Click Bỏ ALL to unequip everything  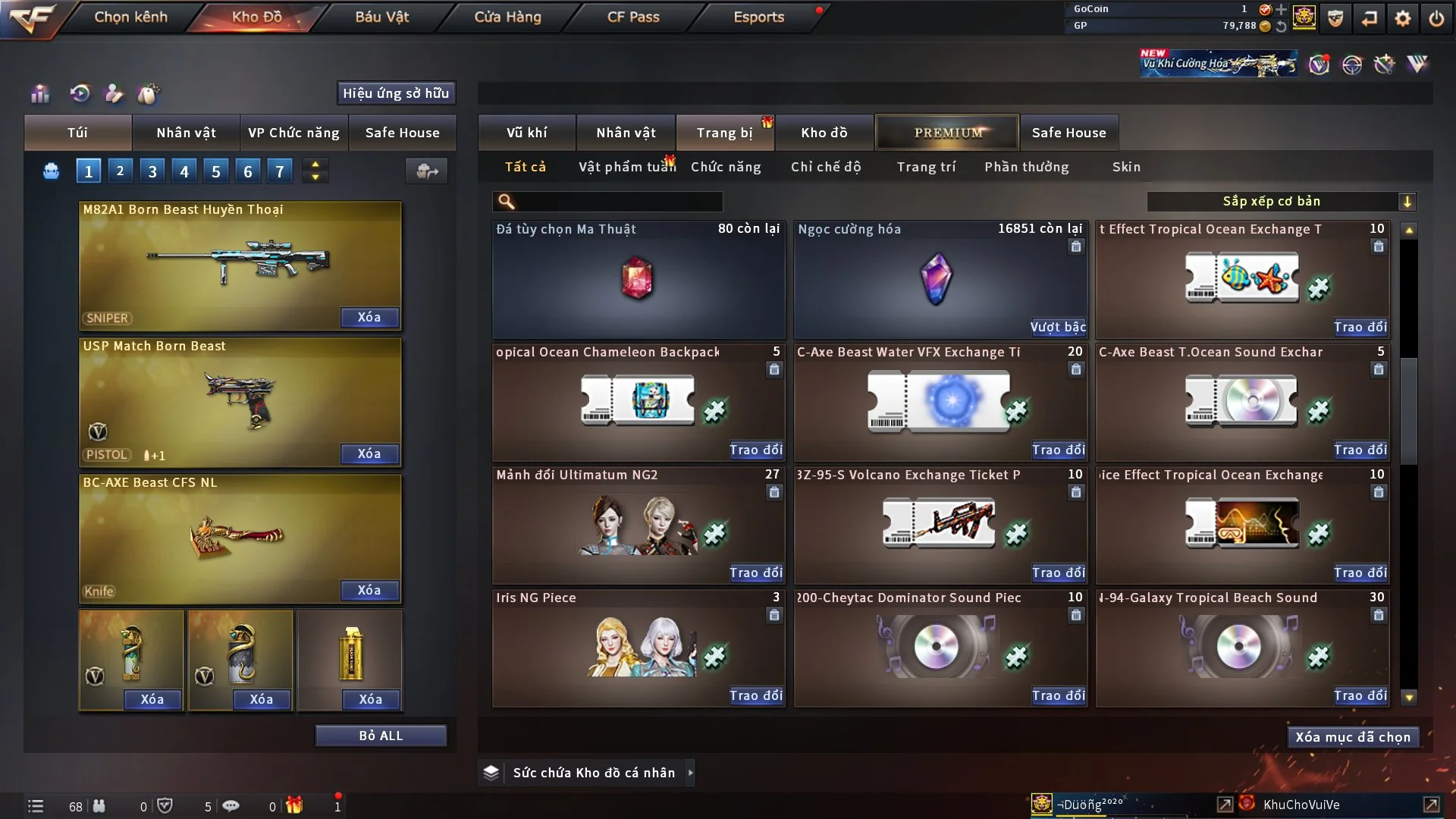tap(381, 736)
